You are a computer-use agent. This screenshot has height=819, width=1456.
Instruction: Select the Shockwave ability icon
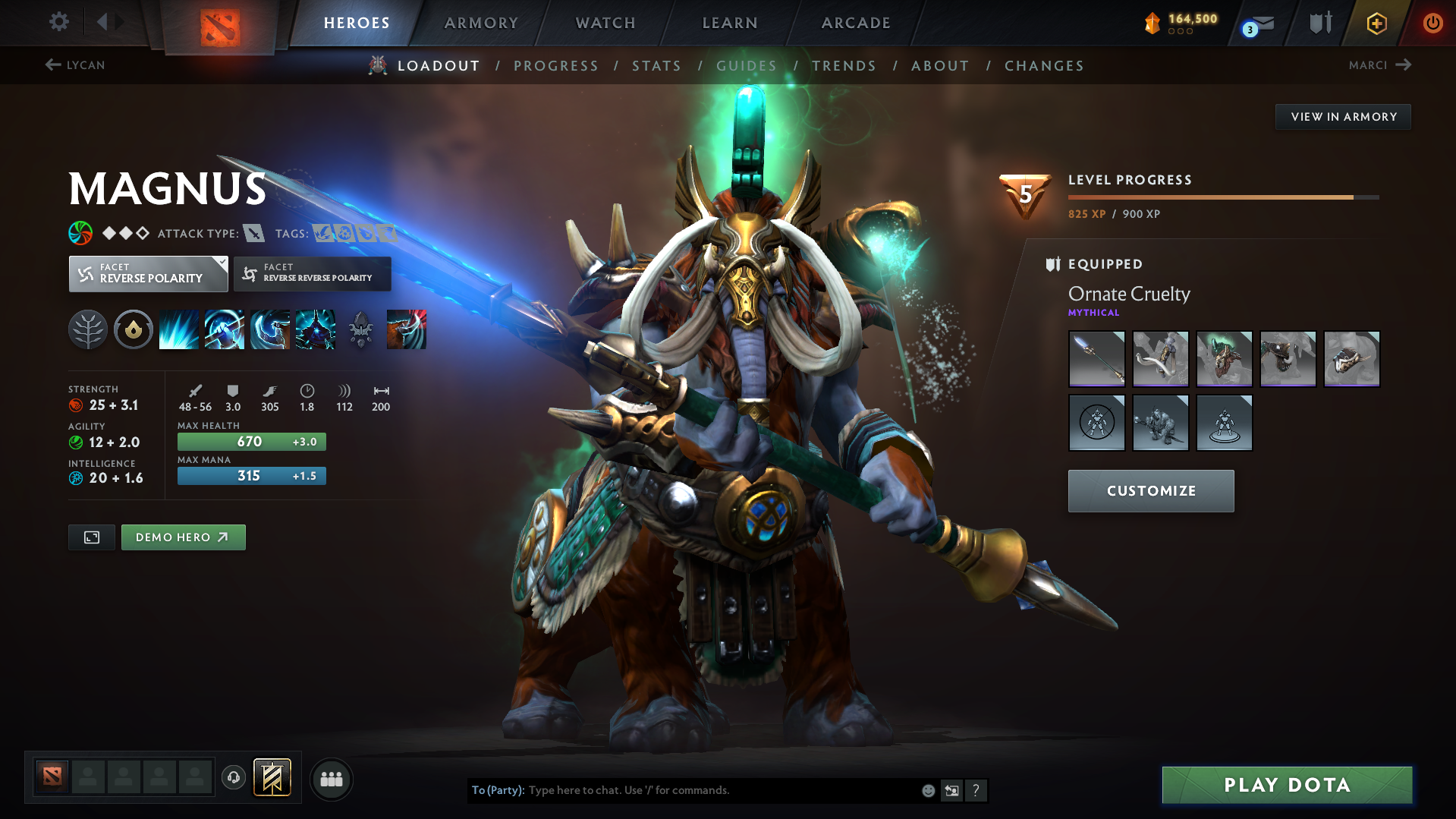(x=178, y=329)
